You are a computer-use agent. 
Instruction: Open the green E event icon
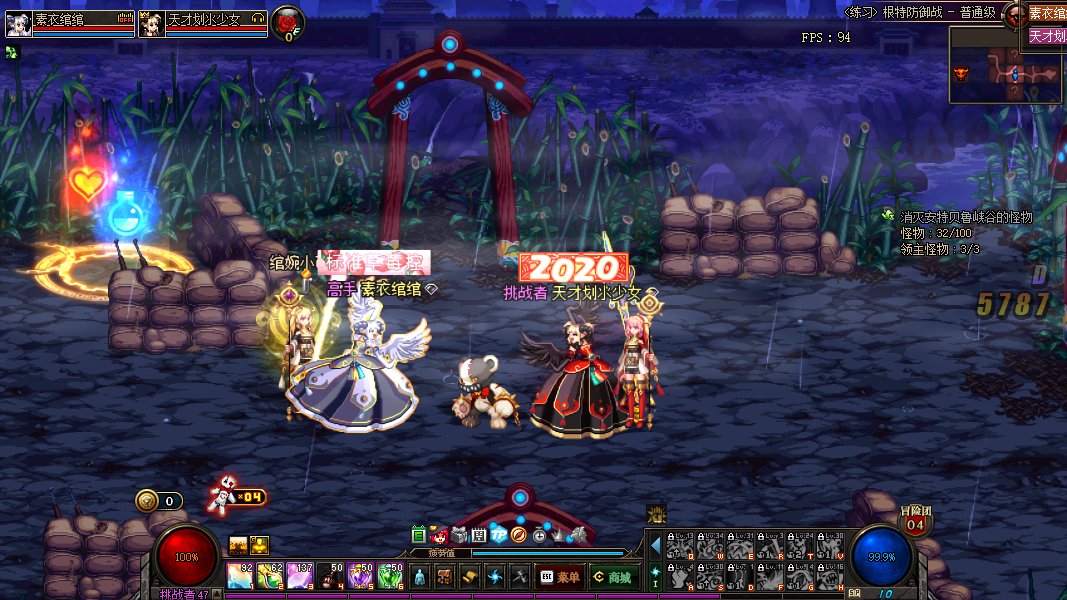pos(419,535)
